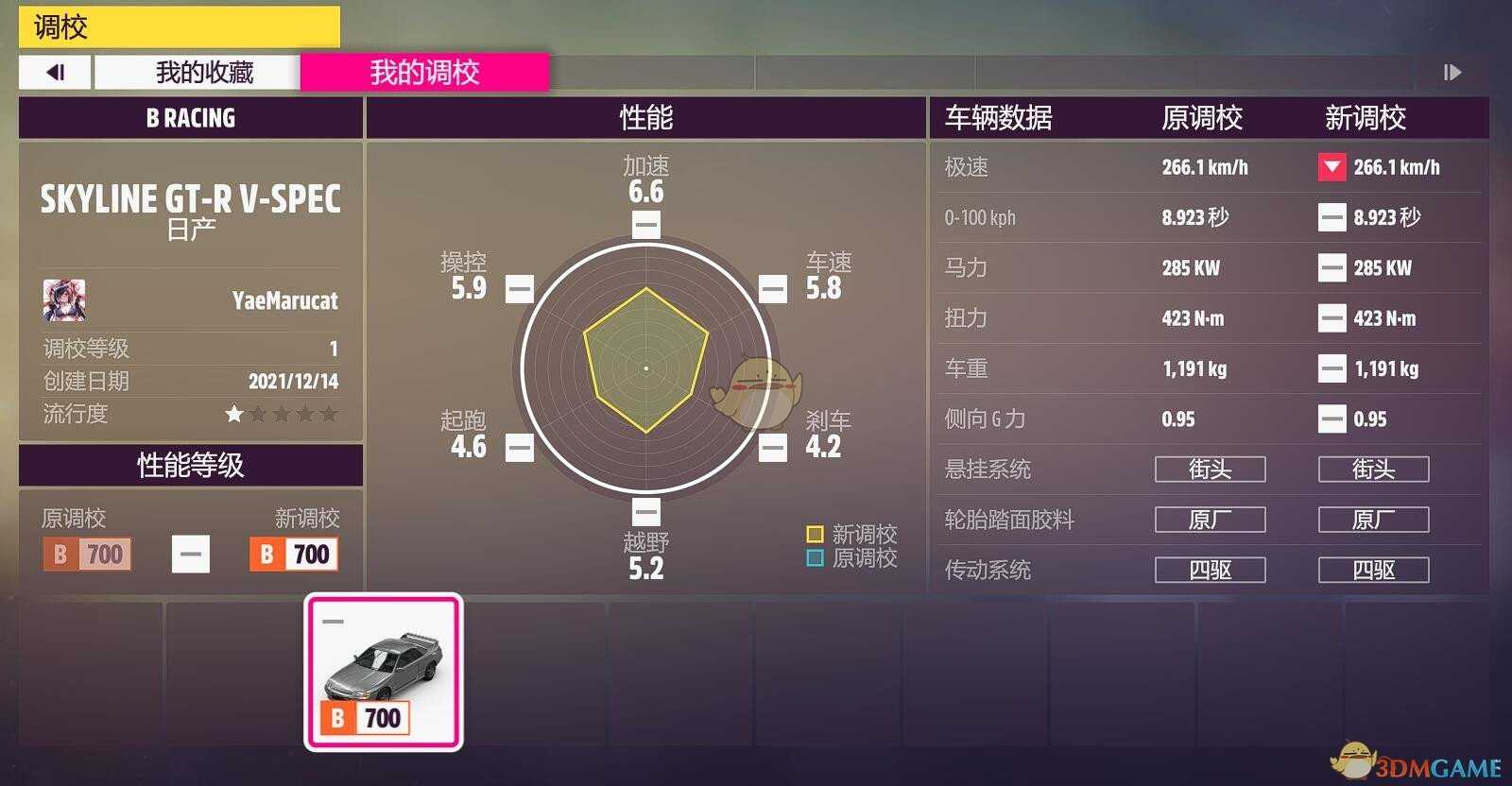Click the 3DMGAME mascot logo
The width and height of the screenshot is (1512, 786).
1353,760
